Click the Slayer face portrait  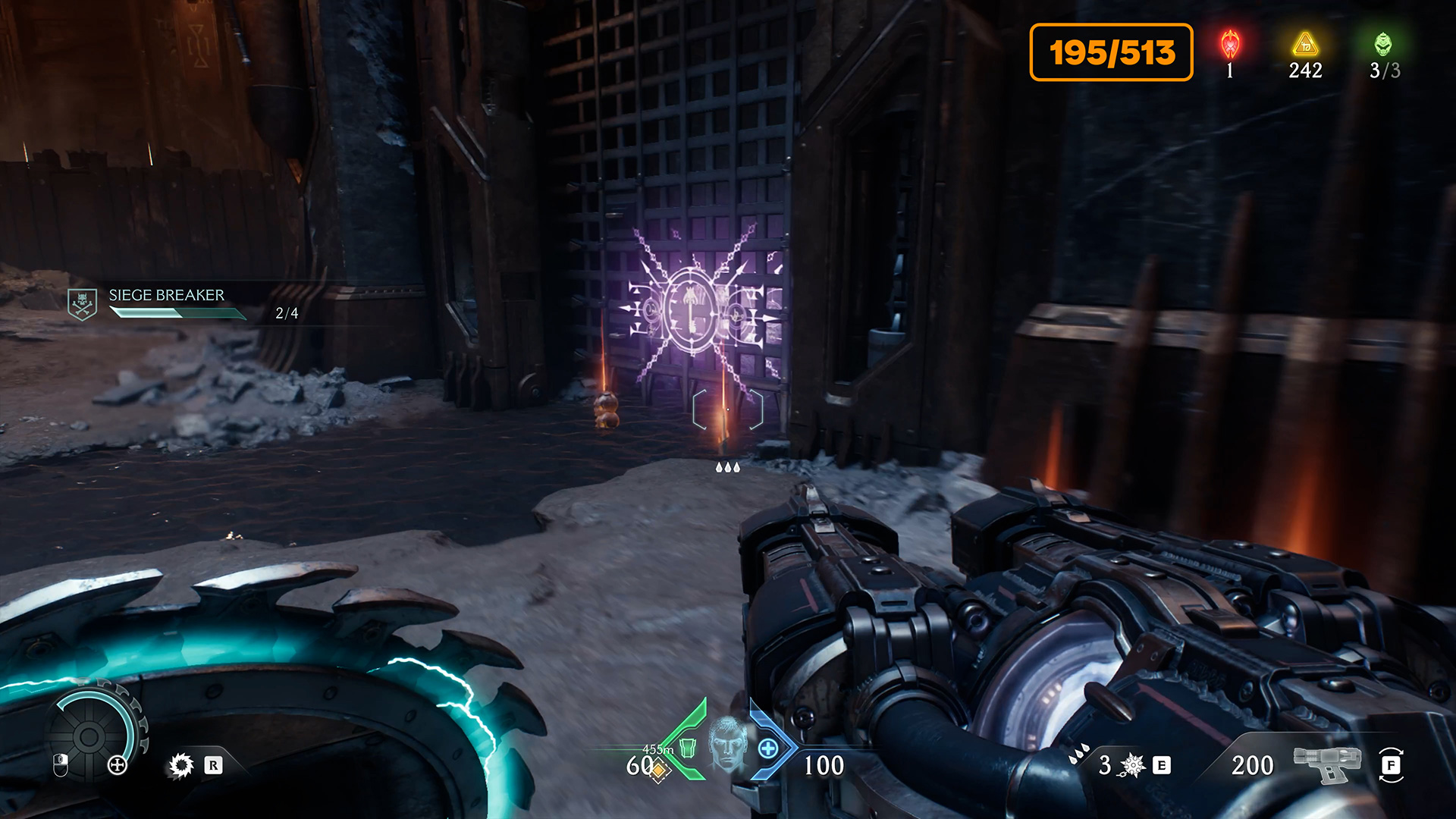[x=727, y=743]
